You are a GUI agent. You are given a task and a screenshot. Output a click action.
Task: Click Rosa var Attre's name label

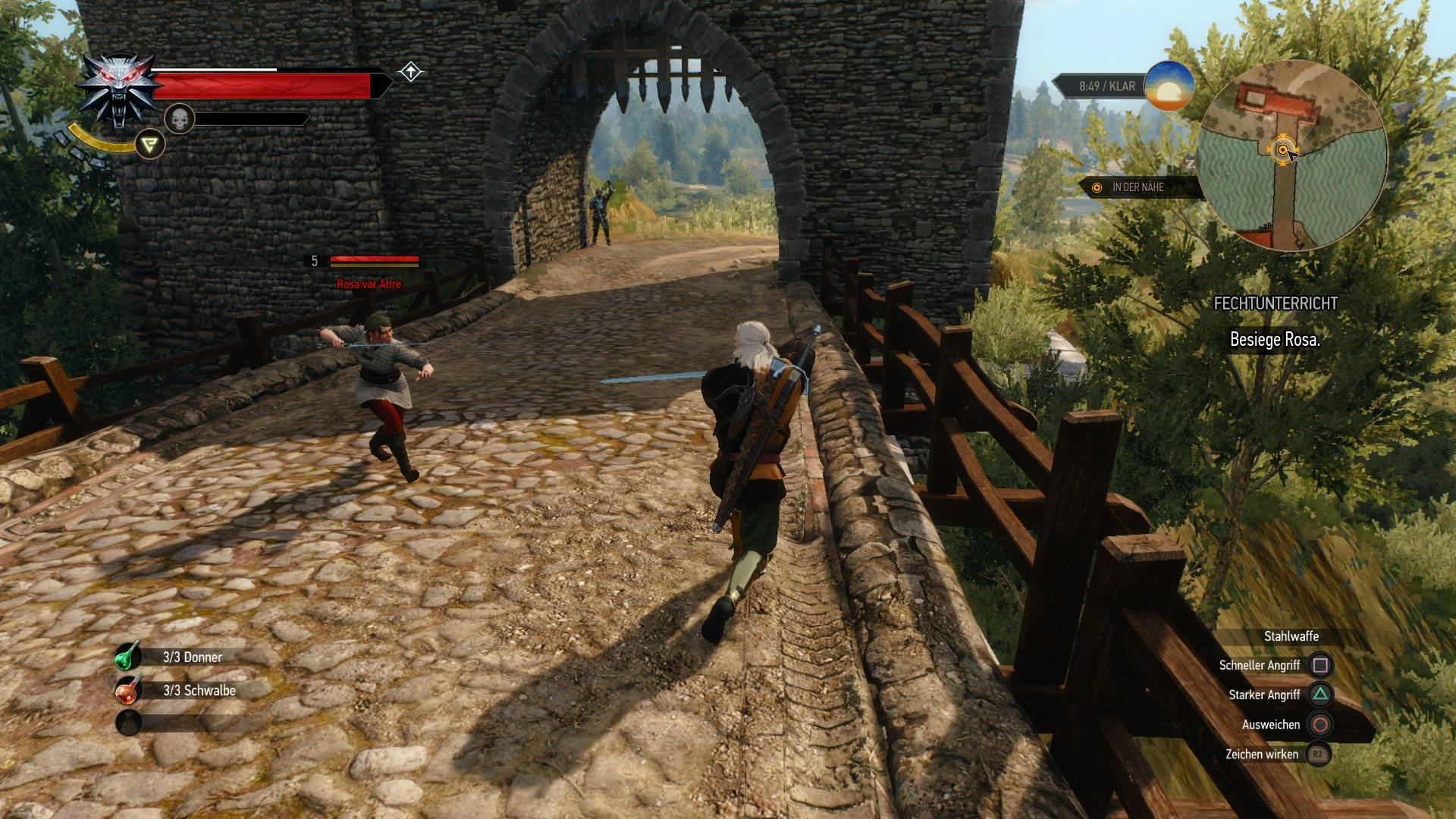369,282
